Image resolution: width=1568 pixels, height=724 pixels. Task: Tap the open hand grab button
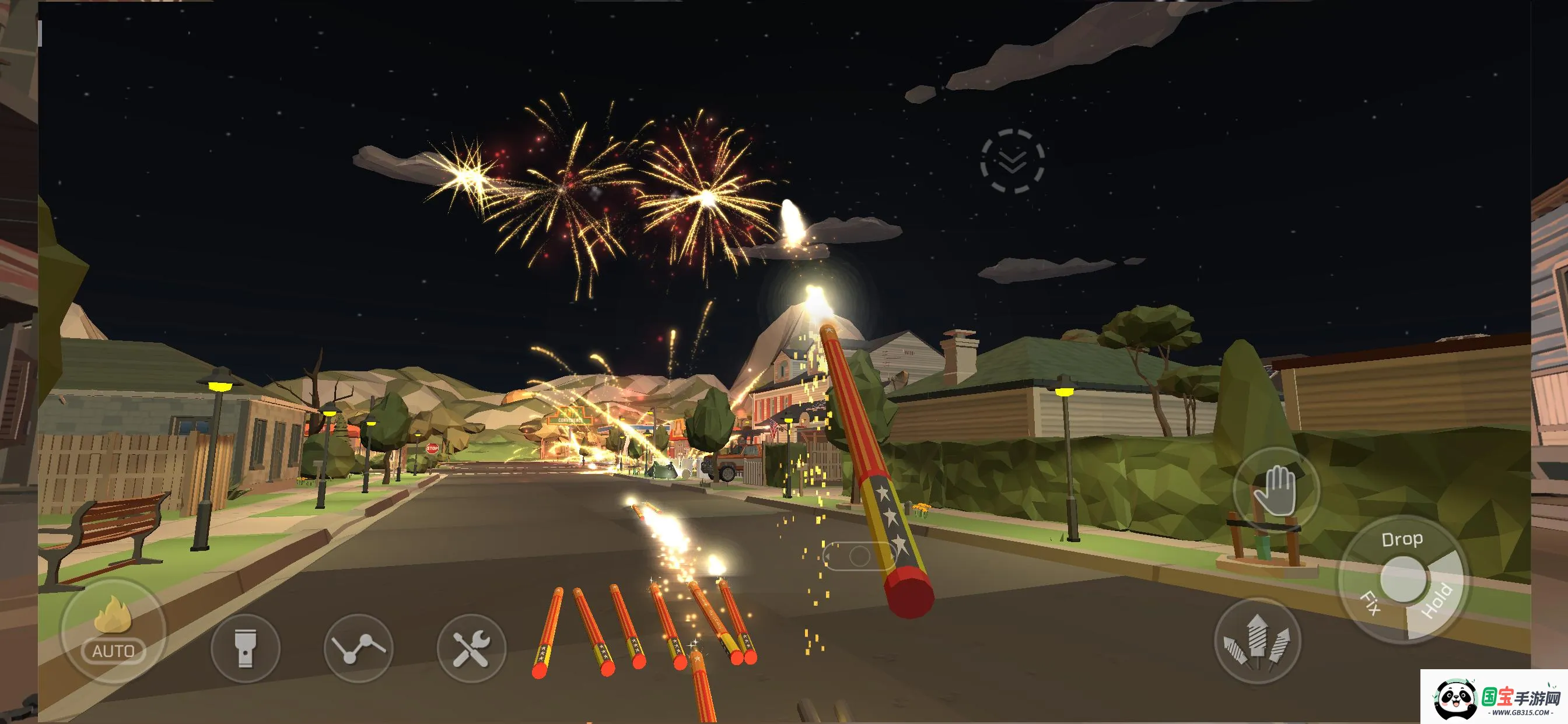pos(1276,490)
